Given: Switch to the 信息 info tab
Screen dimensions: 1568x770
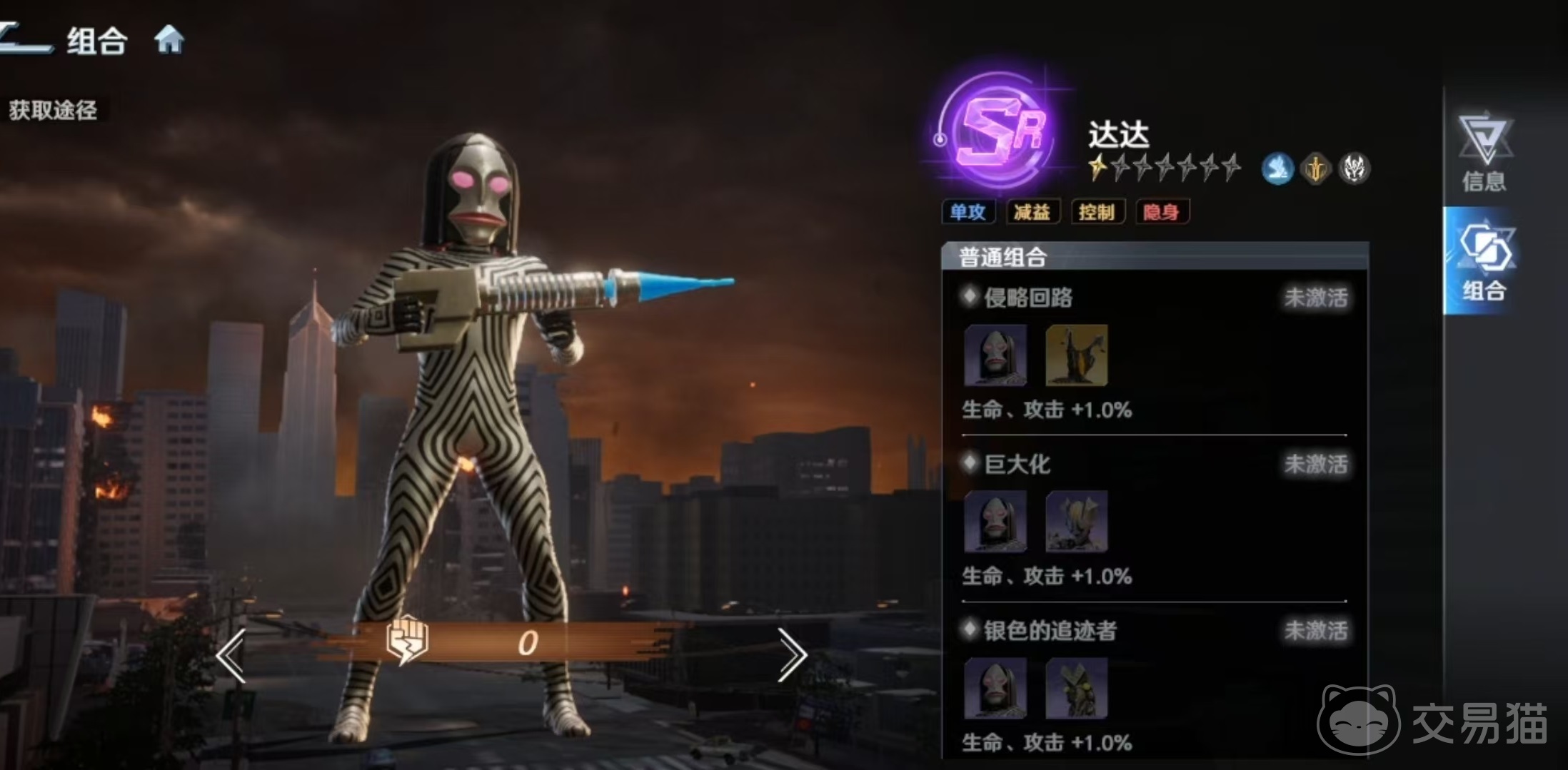Looking at the screenshot, I should (x=1484, y=152).
